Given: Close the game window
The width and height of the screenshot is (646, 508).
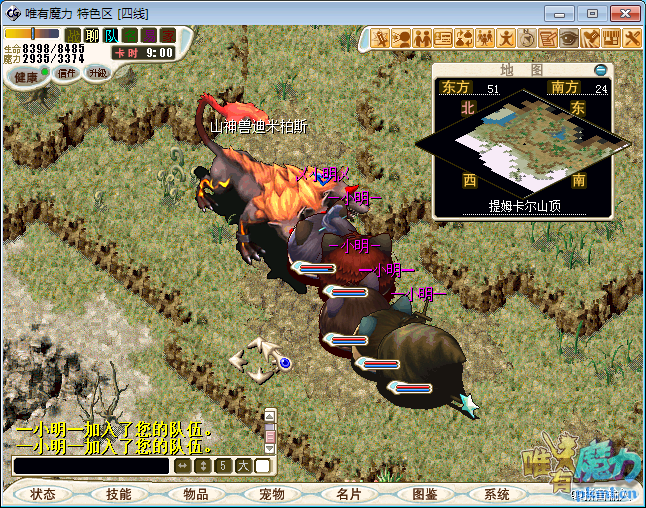Looking at the screenshot, I should point(622,13).
